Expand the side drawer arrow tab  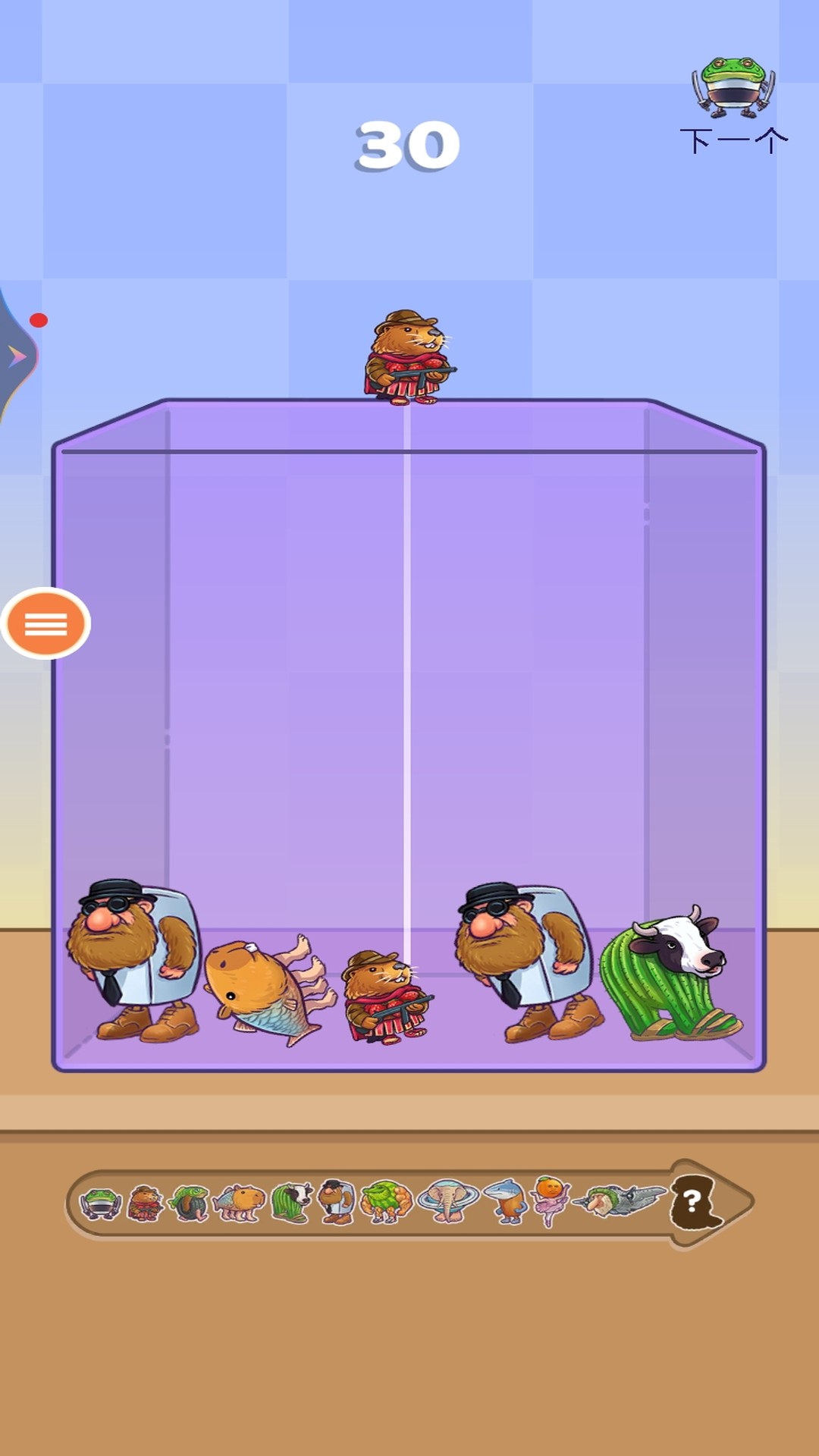point(17,356)
